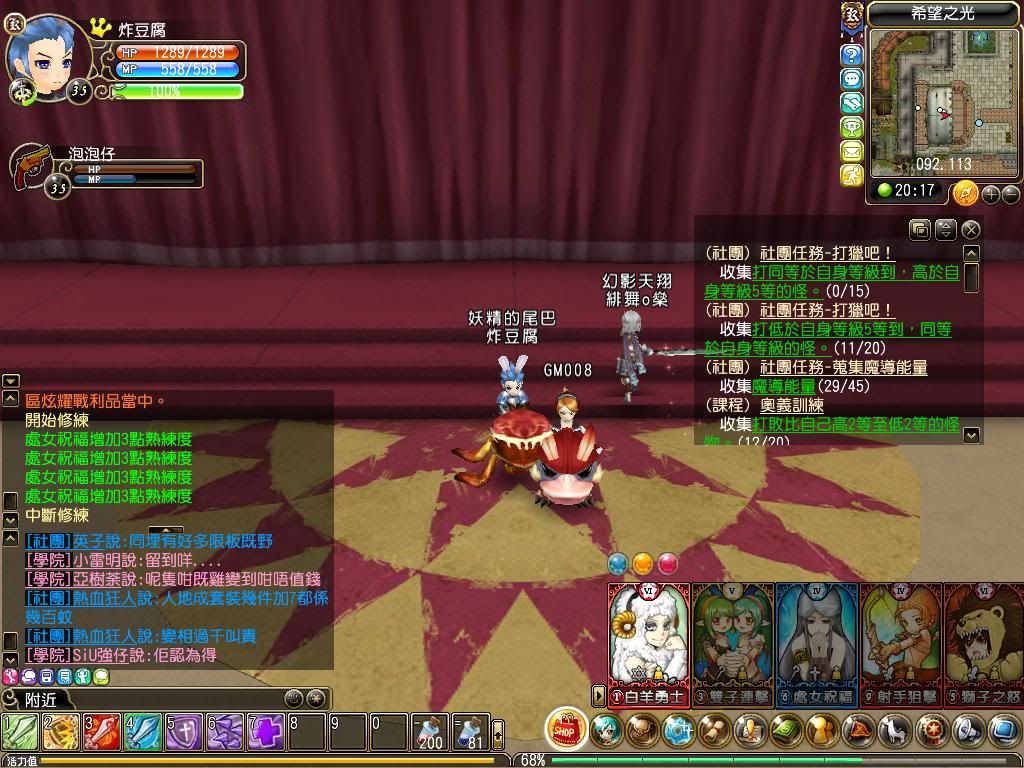Open the blue speech bubble icon
The width and height of the screenshot is (1024, 768).
[x=851, y=79]
